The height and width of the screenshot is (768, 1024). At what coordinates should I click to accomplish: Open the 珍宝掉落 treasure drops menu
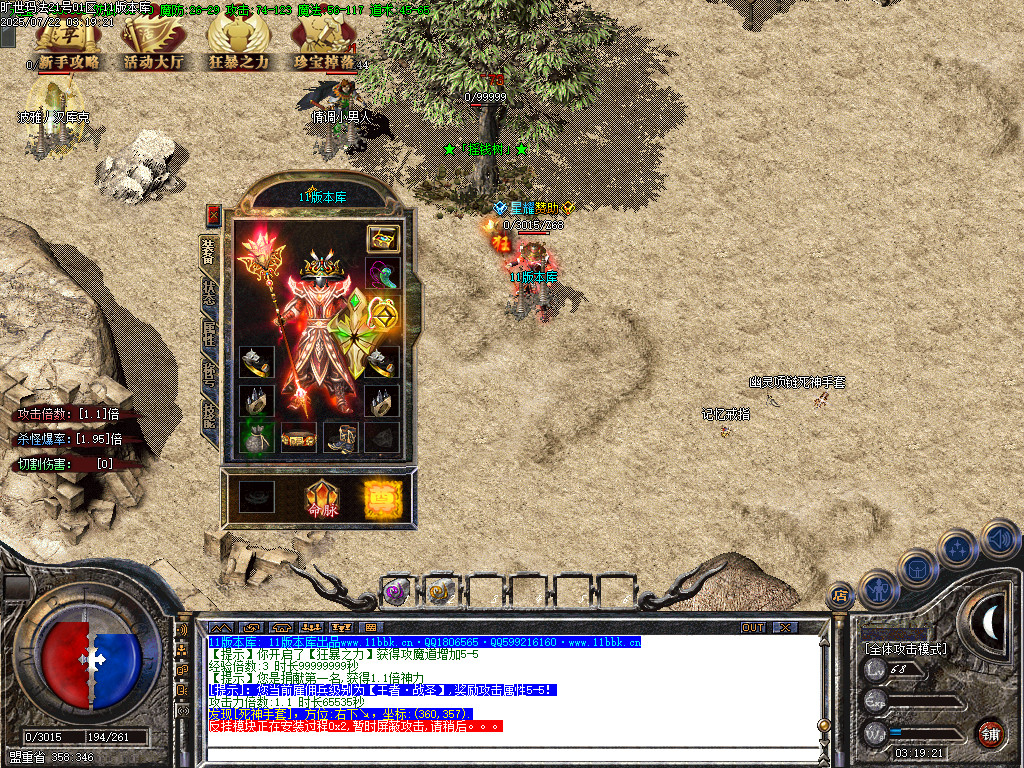pos(323,45)
